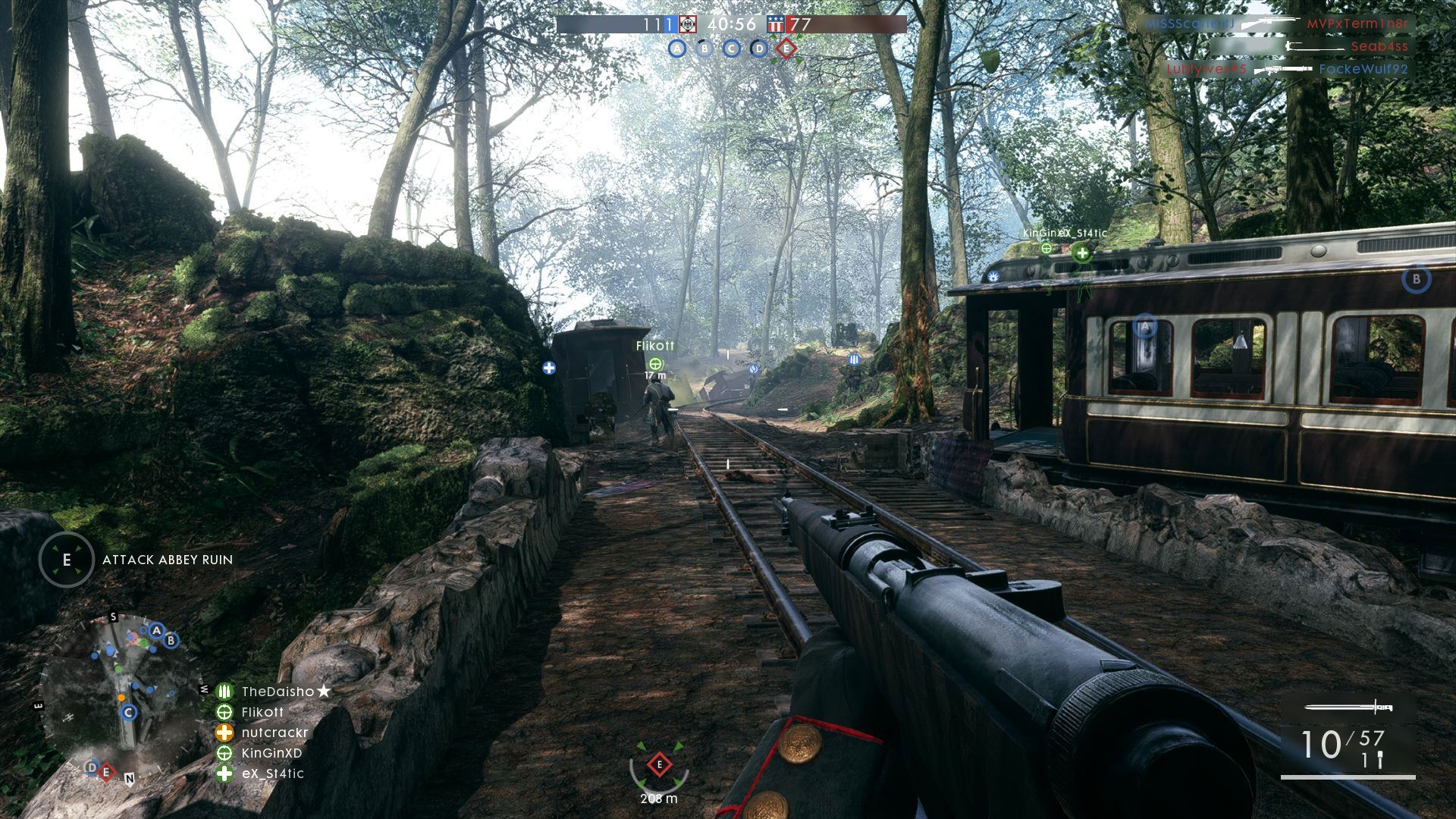Viewport: 1456px width, 819px height.
Task: Select Flikott's row in the squad list
Action: (x=262, y=712)
